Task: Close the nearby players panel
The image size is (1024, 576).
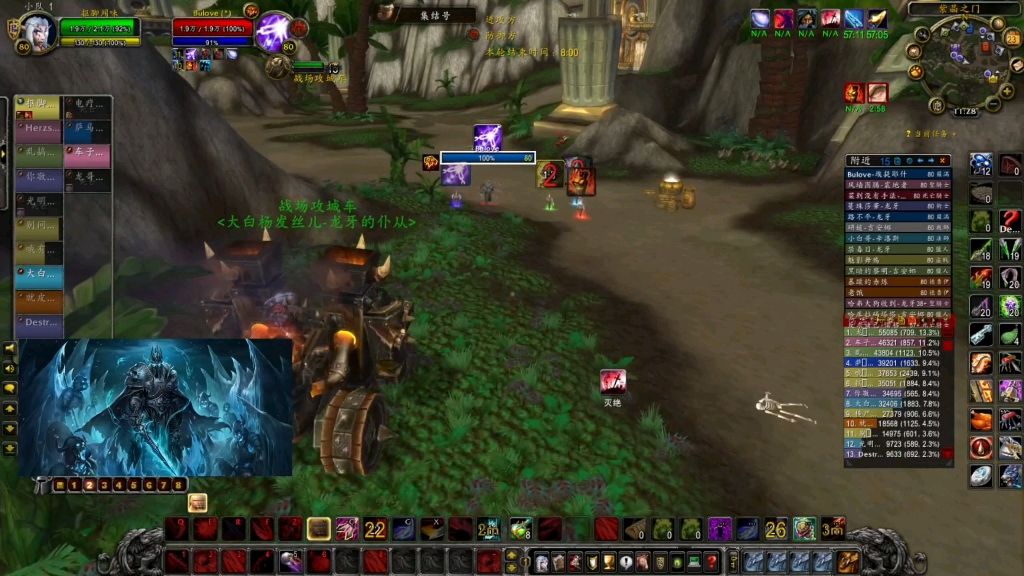Action: pos(944,160)
